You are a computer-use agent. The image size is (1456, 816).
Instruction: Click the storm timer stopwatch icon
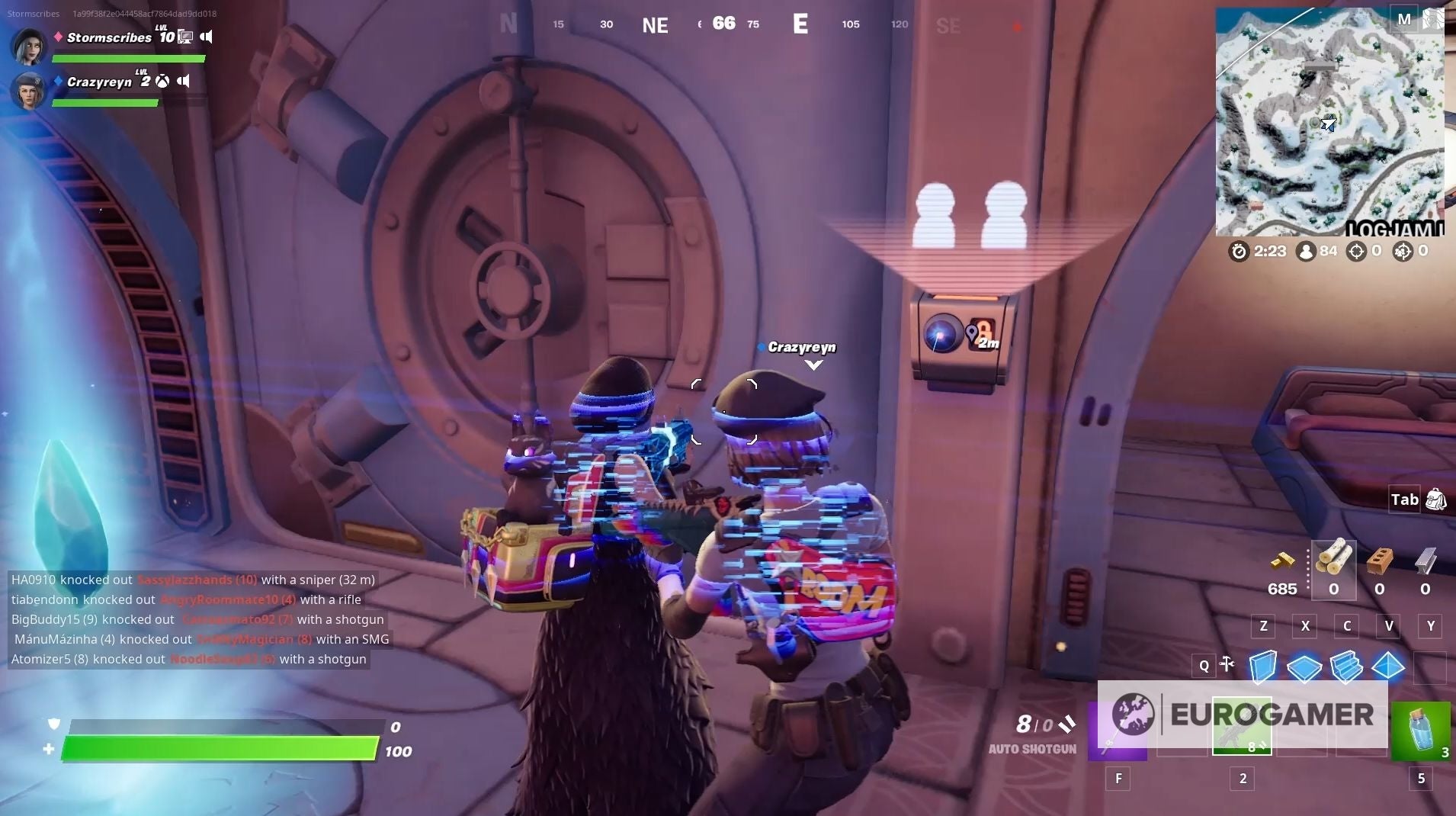click(1239, 252)
